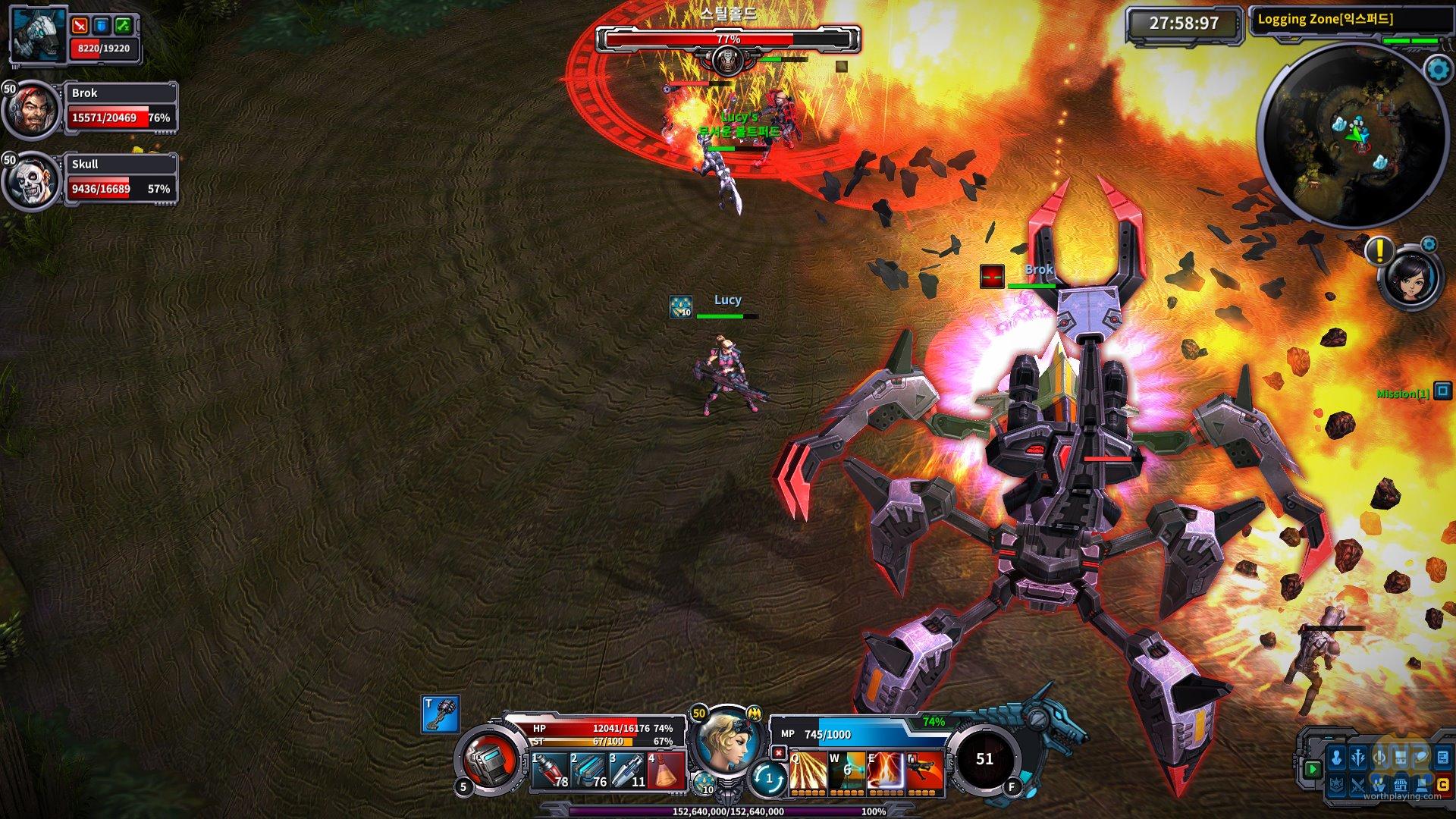Screen dimensions: 1456x819
Task: Open minimap settings gear
Action: coord(1438,70)
